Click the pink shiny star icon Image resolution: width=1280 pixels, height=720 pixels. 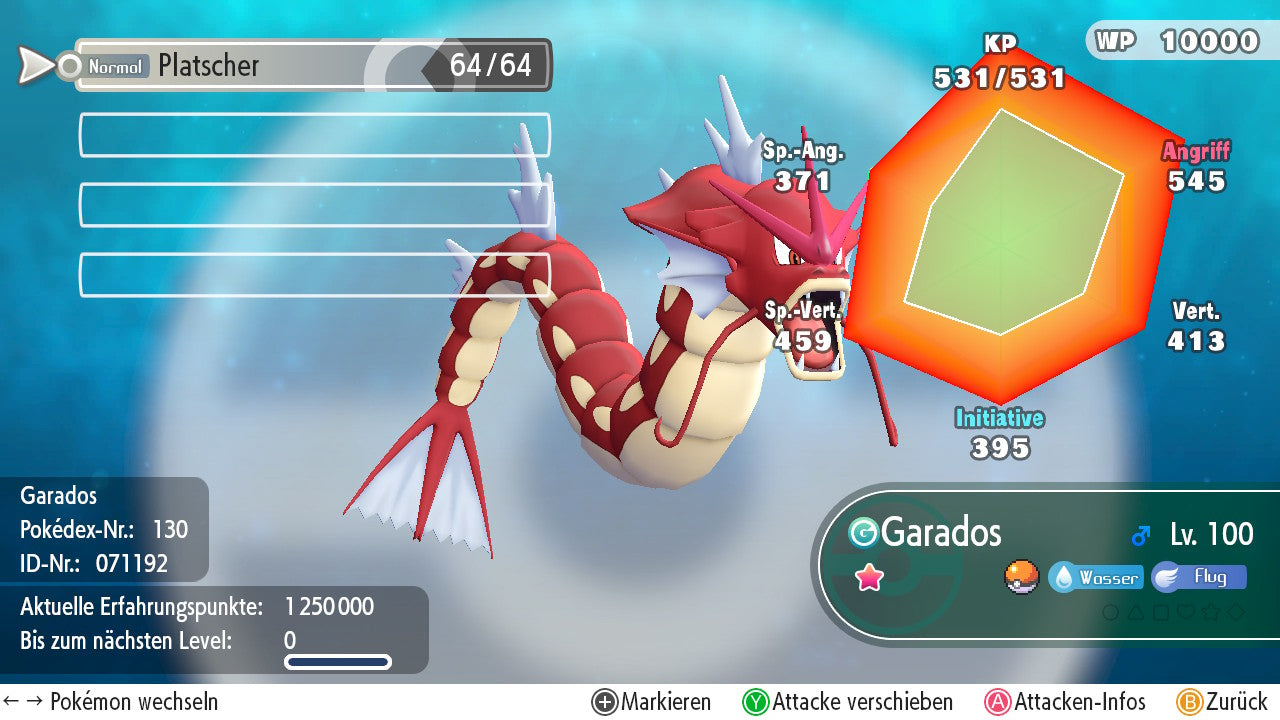[870, 577]
